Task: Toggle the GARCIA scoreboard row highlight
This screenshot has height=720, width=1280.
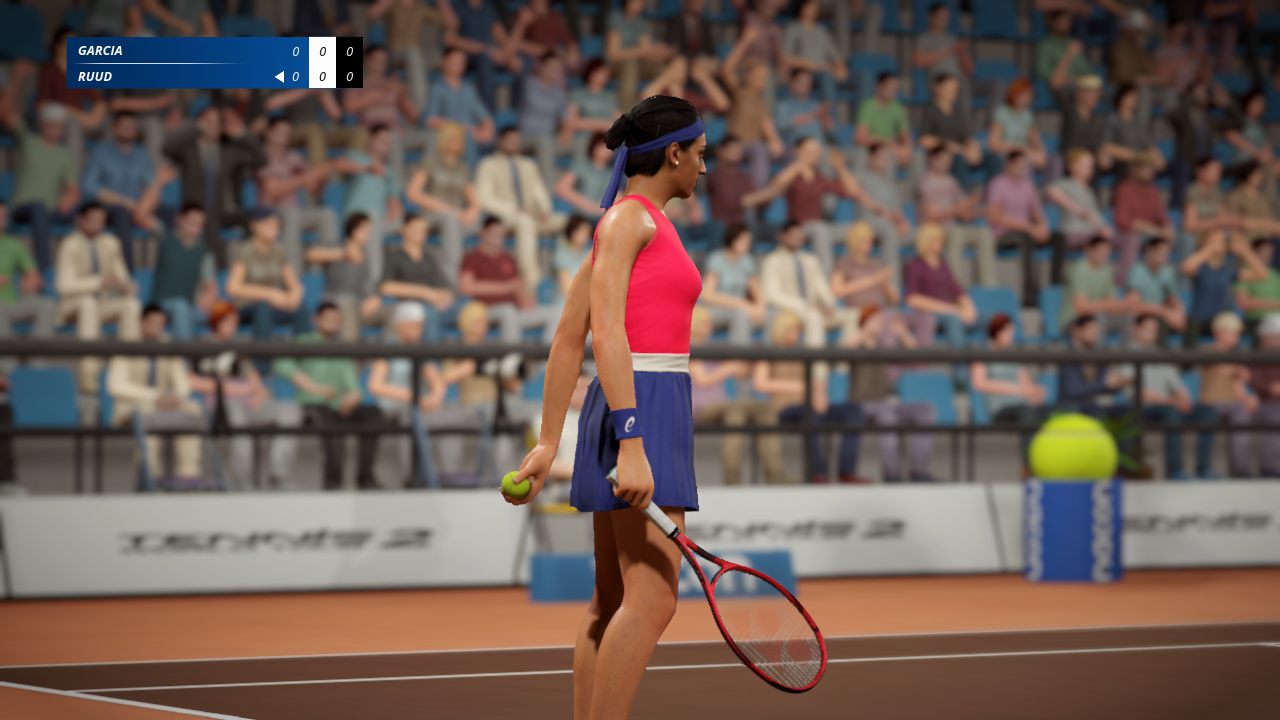Action: click(x=180, y=49)
